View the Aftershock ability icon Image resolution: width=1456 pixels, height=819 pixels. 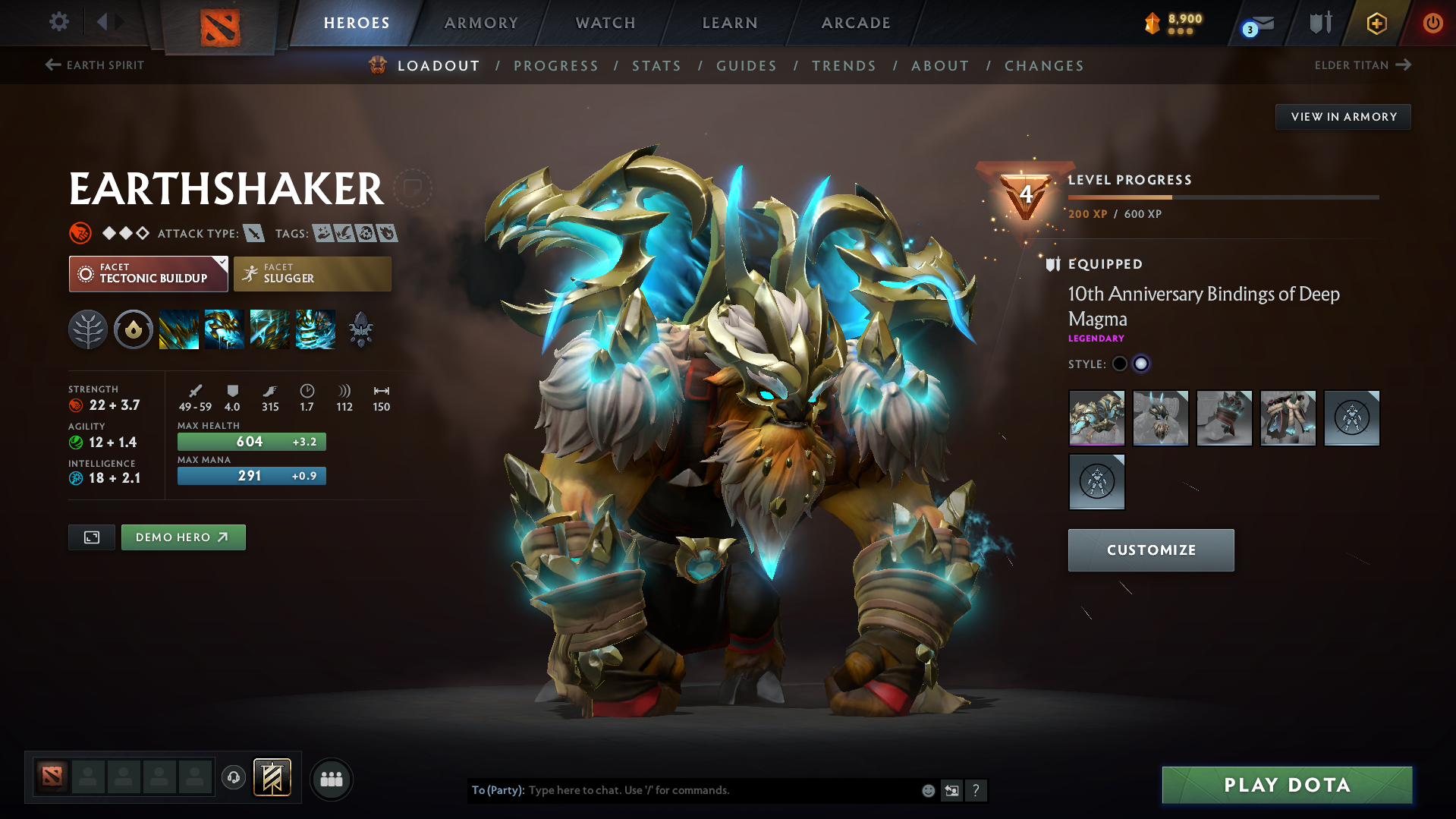[270, 329]
